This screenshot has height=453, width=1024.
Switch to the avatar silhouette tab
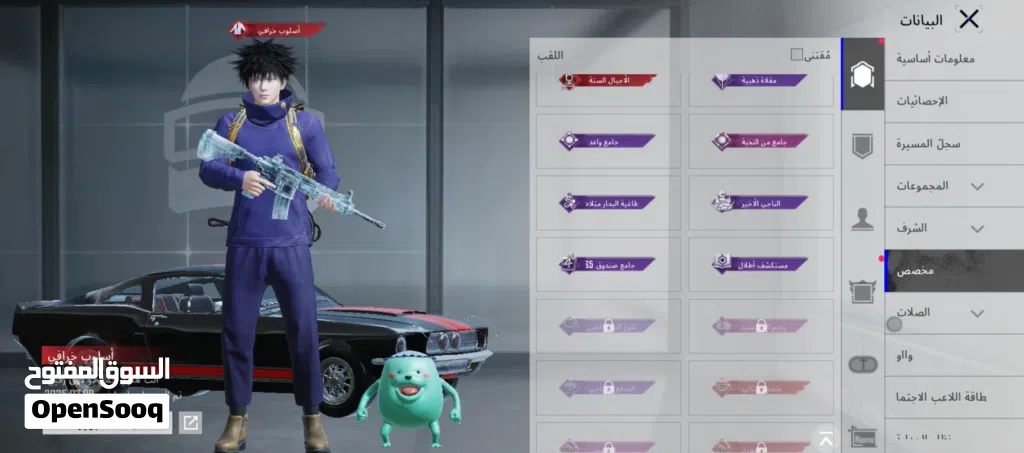[x=862, y=219]
